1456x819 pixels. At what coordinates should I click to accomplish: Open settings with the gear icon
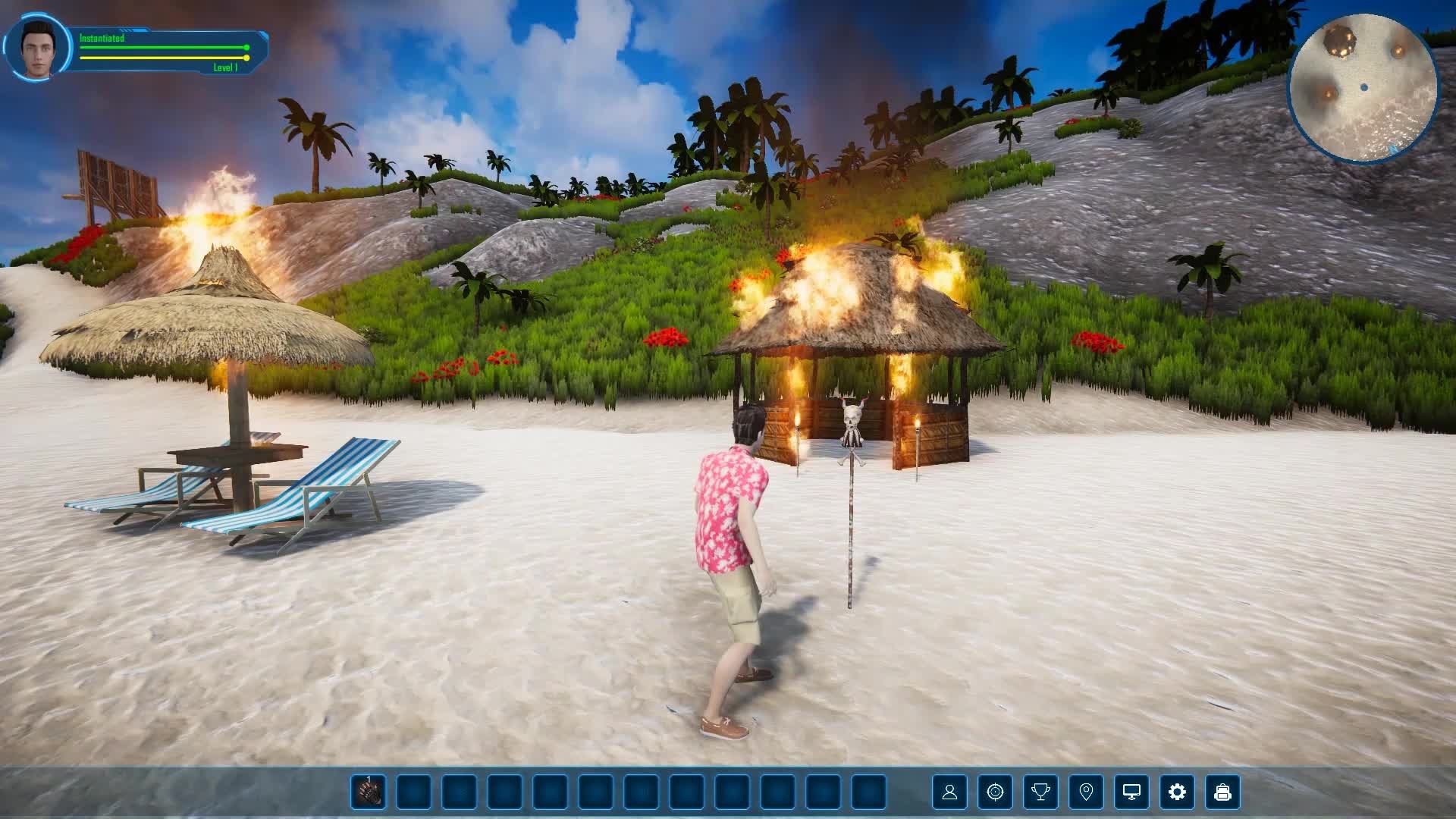1177,792
